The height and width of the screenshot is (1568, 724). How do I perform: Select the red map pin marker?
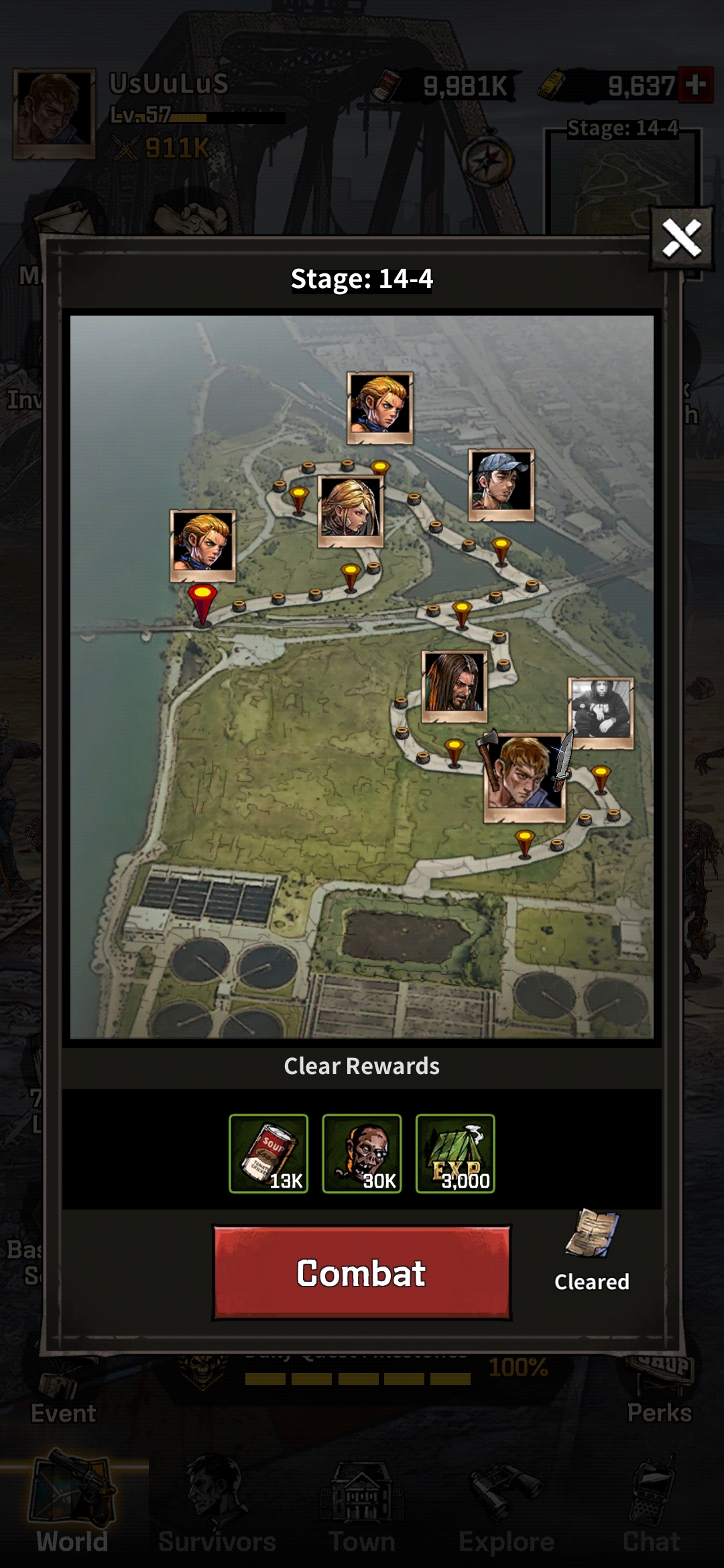click(202, 602)
